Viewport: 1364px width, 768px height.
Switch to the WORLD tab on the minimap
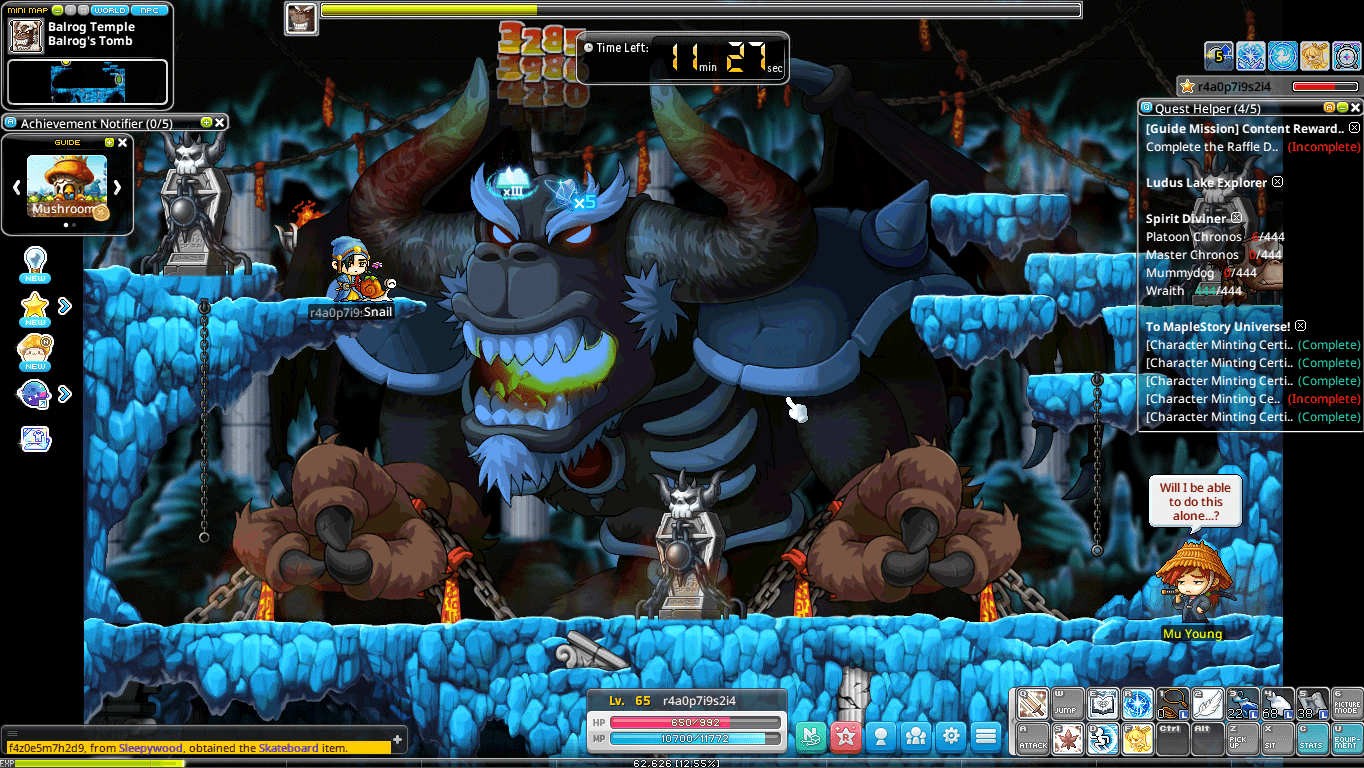click(110, 10)
